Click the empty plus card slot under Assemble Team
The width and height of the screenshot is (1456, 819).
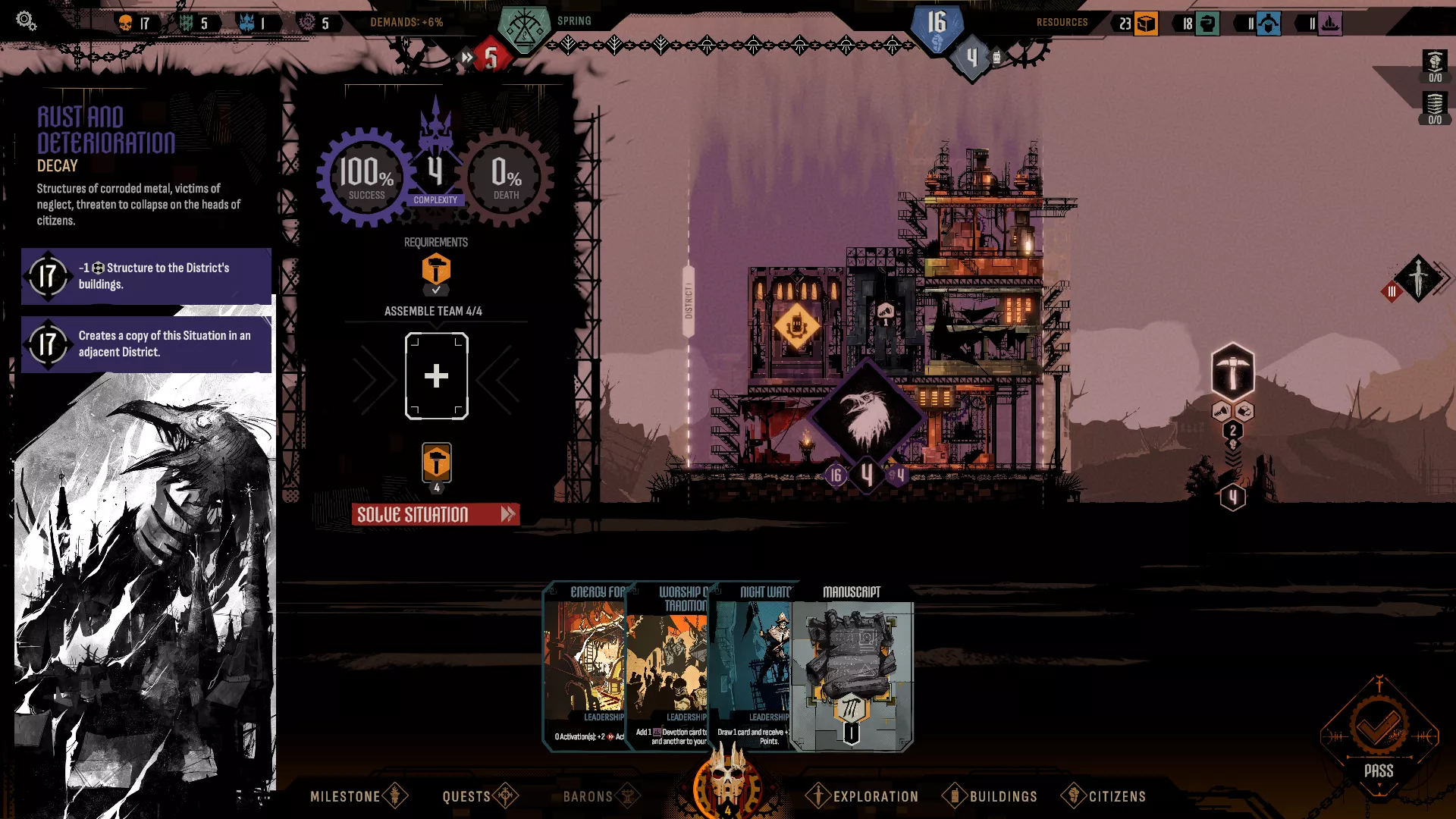(436, 375)
